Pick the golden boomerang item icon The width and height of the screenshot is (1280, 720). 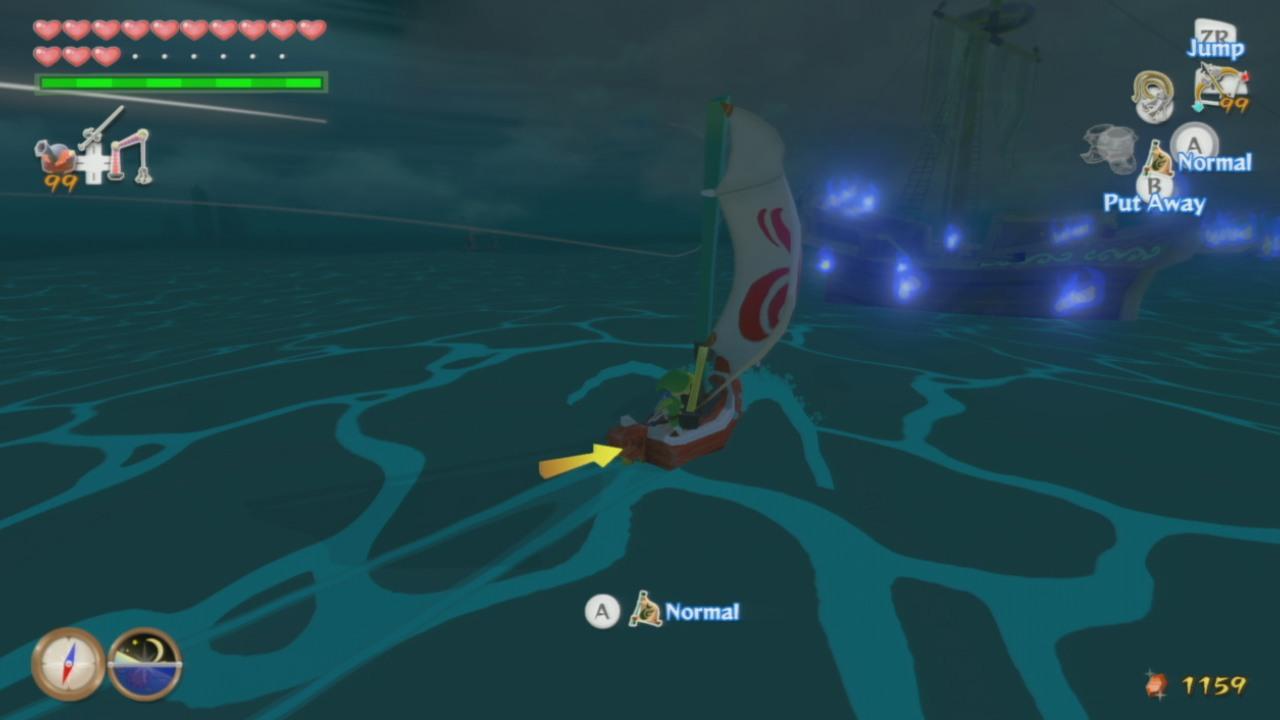[x=1153, y=95]
